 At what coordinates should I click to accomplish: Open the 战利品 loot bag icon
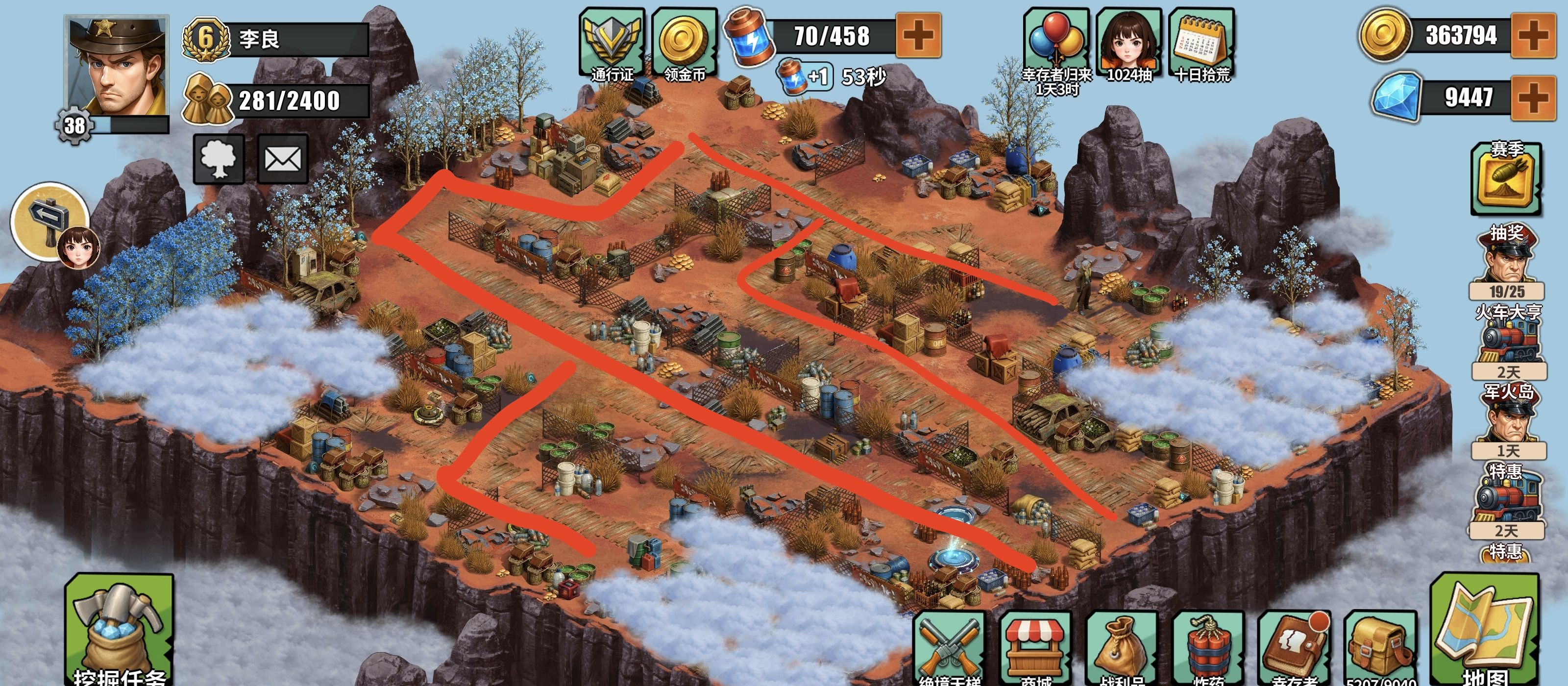(1121, 648)
